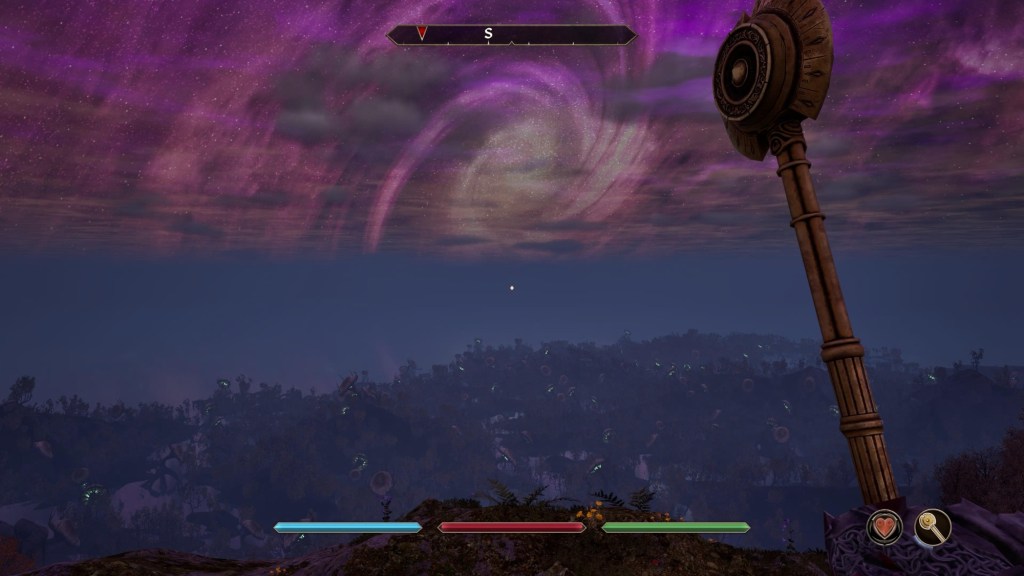Viewport: 1024px width, 576px height.
Task: Select the equipped mace weapon icon
Action: pyautogui.click(x=932, y=527)
